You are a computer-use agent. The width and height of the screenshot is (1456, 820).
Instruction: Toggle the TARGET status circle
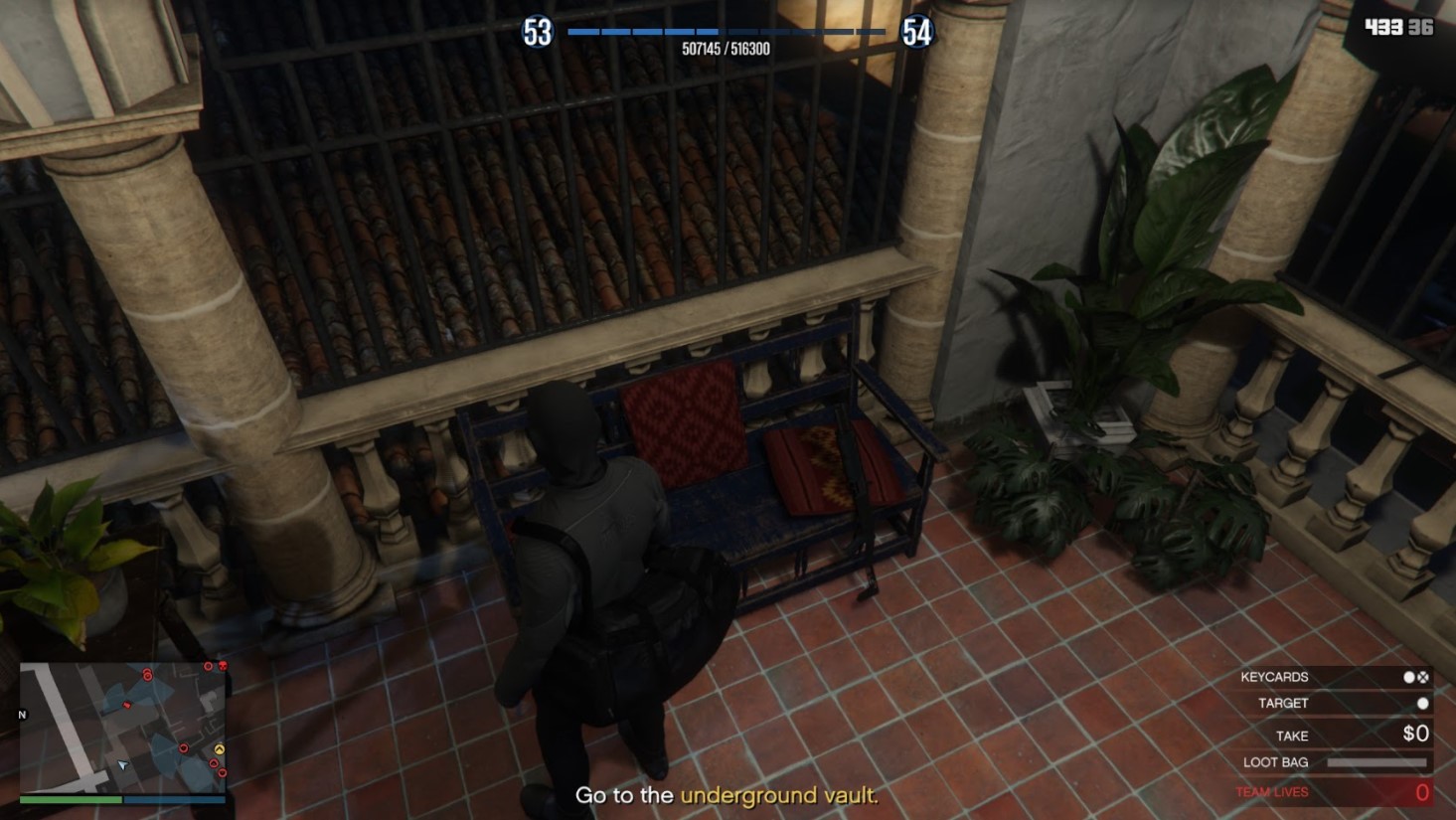point(1423,703)
